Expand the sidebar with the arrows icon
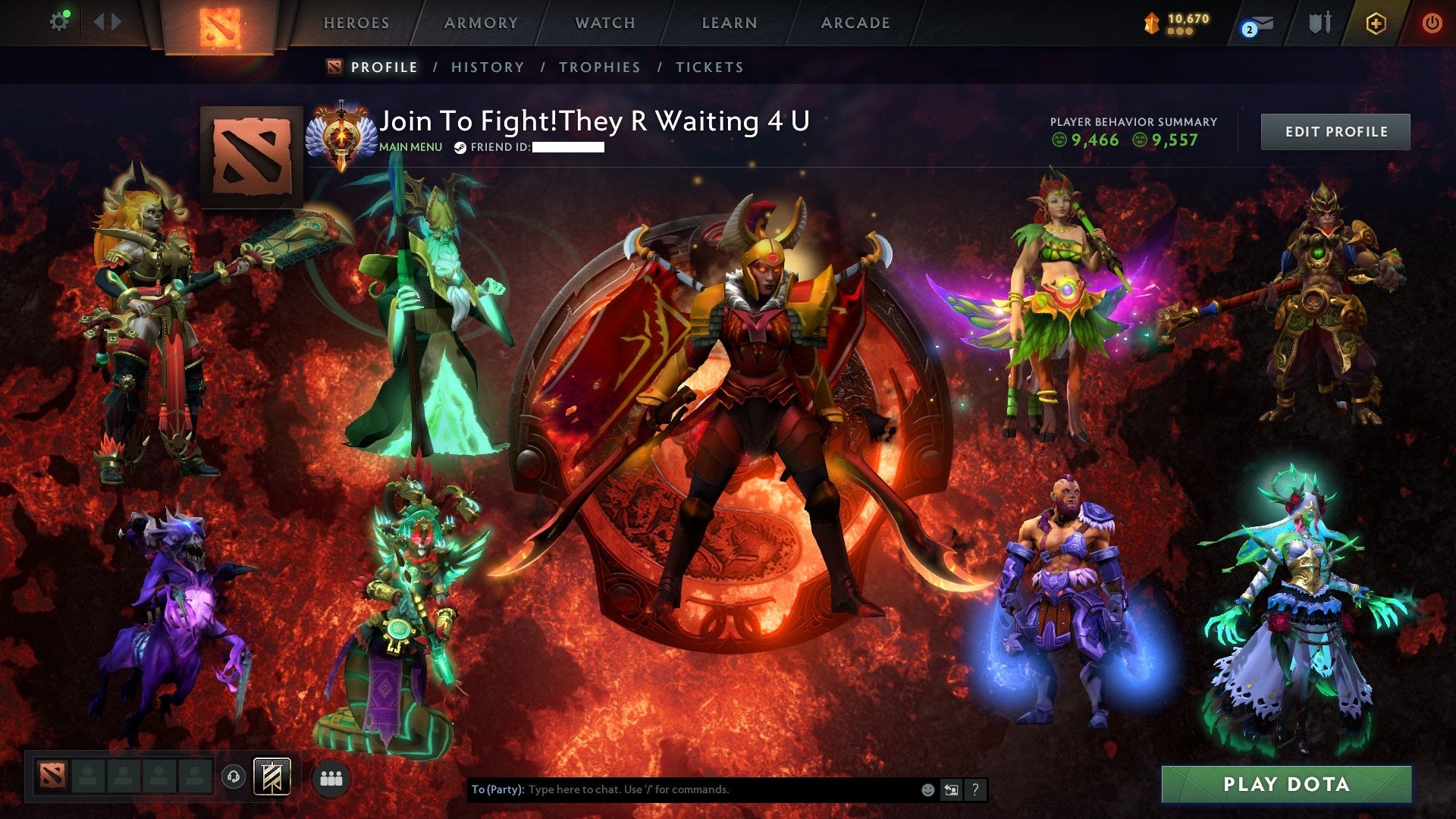1456x819 pixels. click(x=106, y=21)
